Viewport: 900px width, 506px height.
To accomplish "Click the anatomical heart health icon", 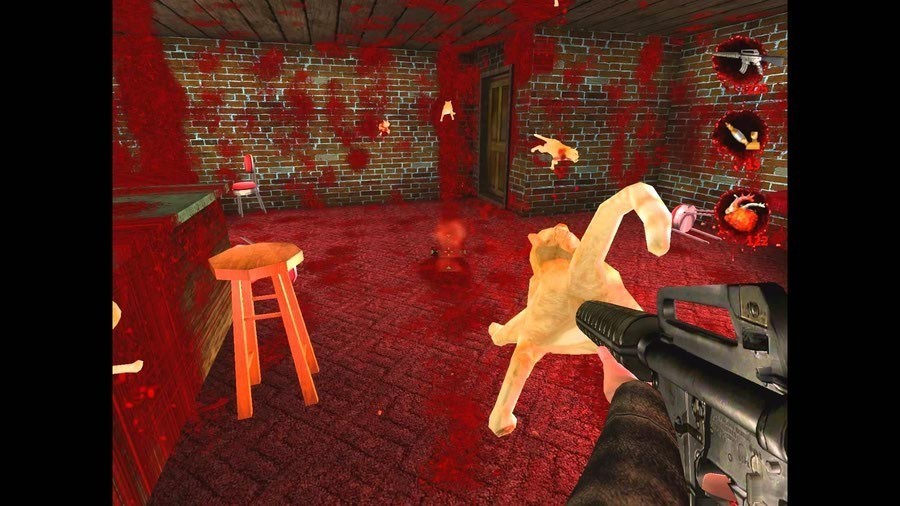I will [x=741, y=212].
